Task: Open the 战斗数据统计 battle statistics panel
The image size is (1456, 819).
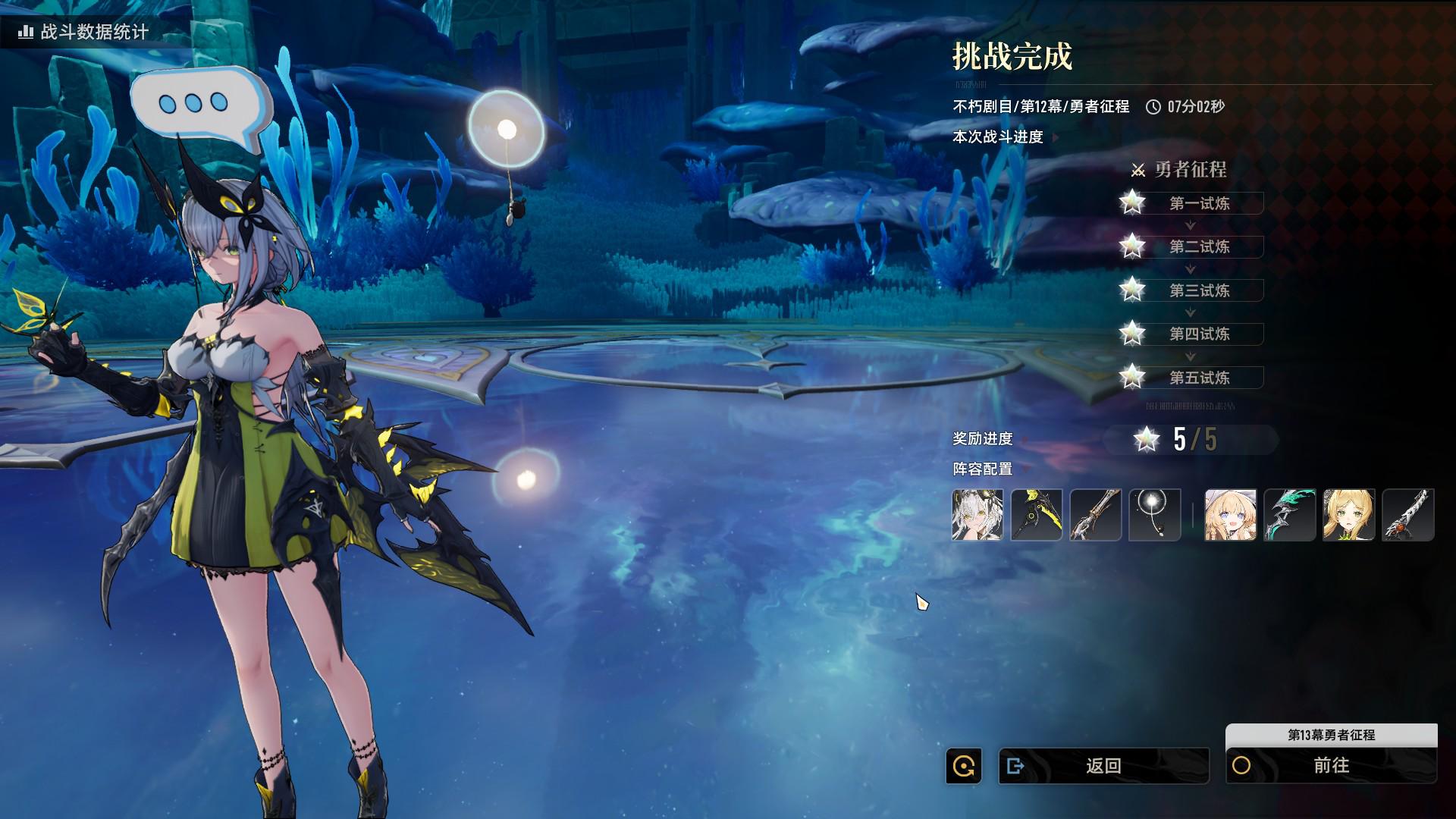Action: tap(83, 32)
